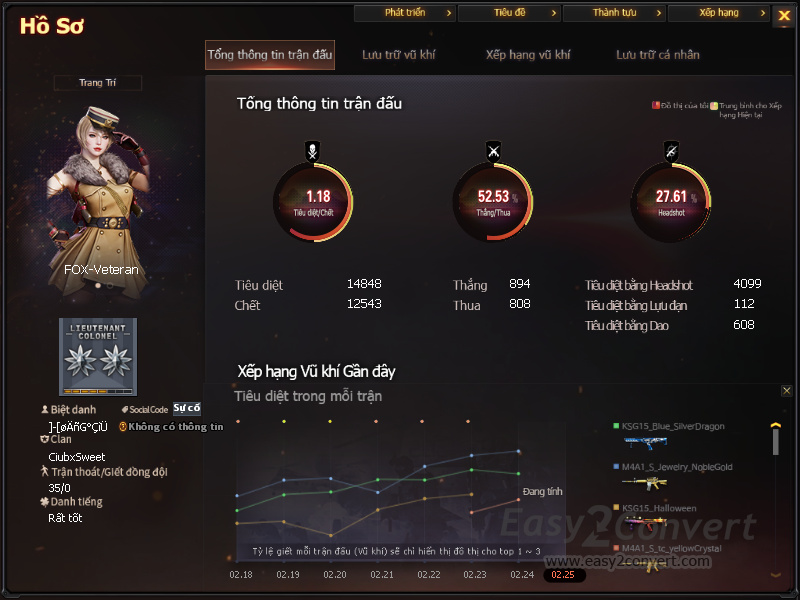Click the Trang Trí button
The width and height of the screenshot is (800, 600).
[x=98, y=83]
